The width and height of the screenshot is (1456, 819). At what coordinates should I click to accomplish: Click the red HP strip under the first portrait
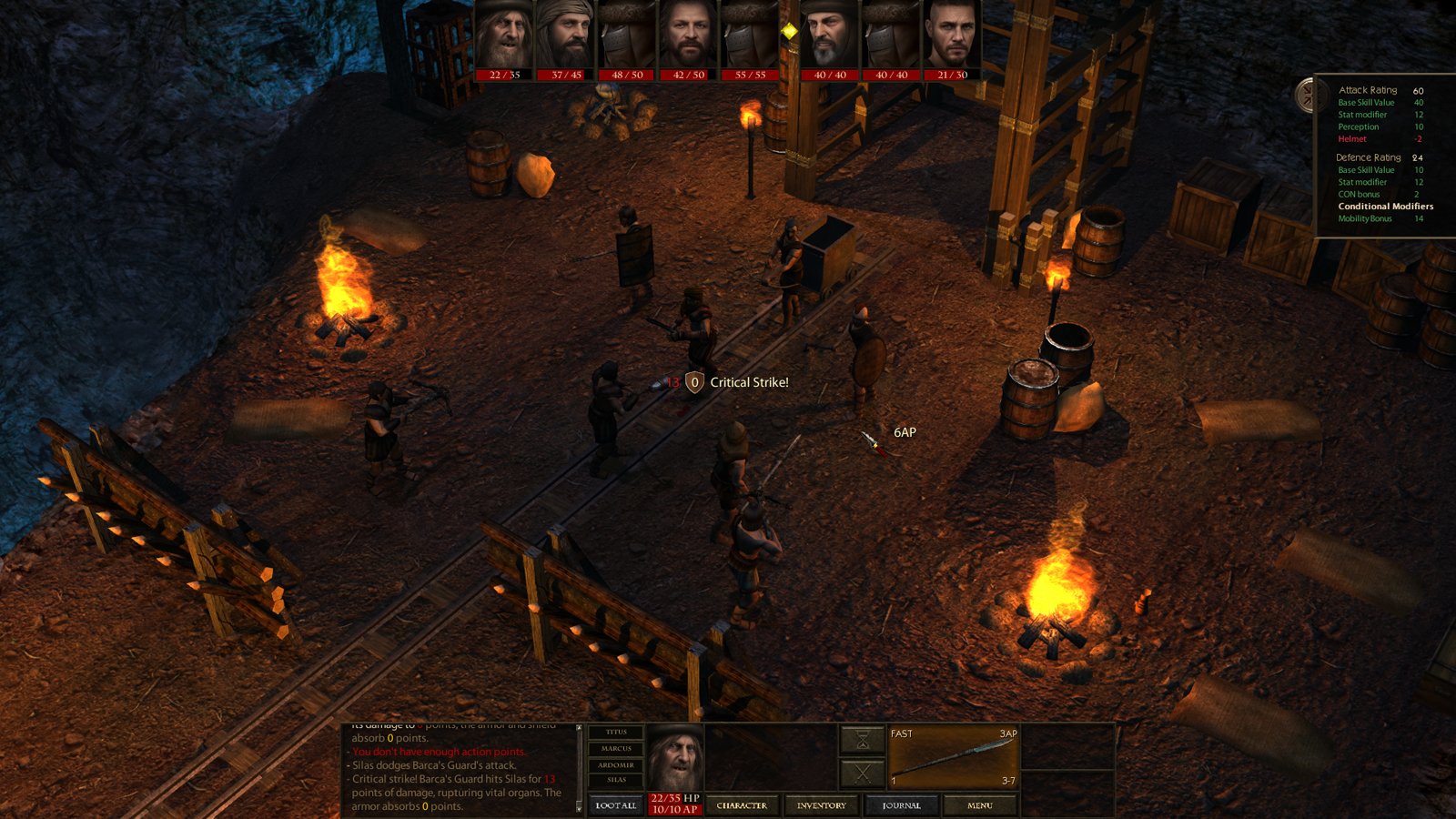click(x=500, y=74)
